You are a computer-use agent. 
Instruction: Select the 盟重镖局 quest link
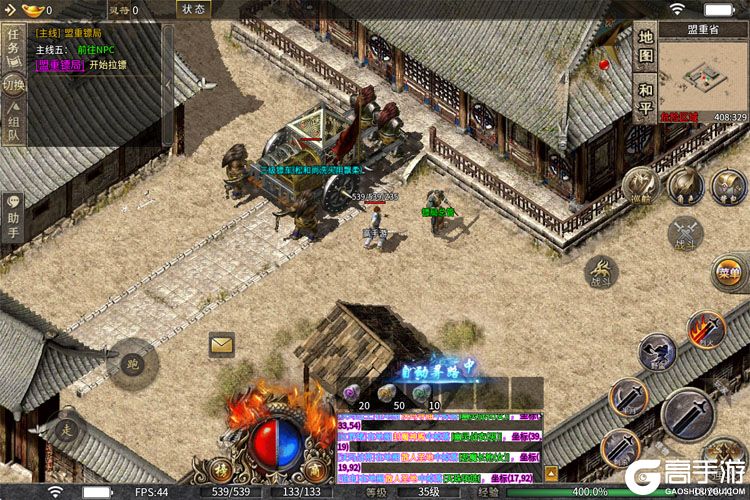click(59, 66)
